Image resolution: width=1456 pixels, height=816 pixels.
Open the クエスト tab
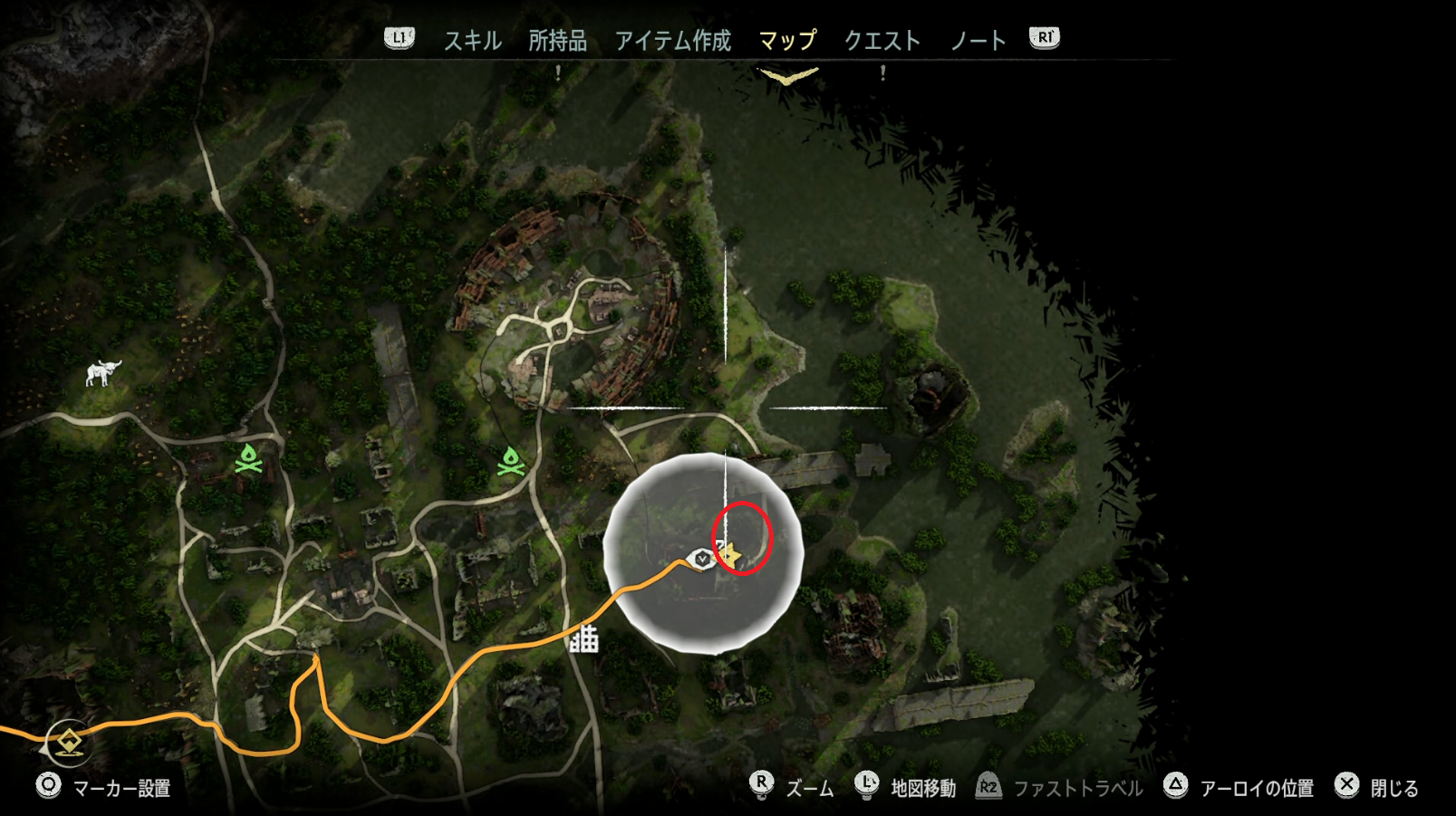[884, 40]
